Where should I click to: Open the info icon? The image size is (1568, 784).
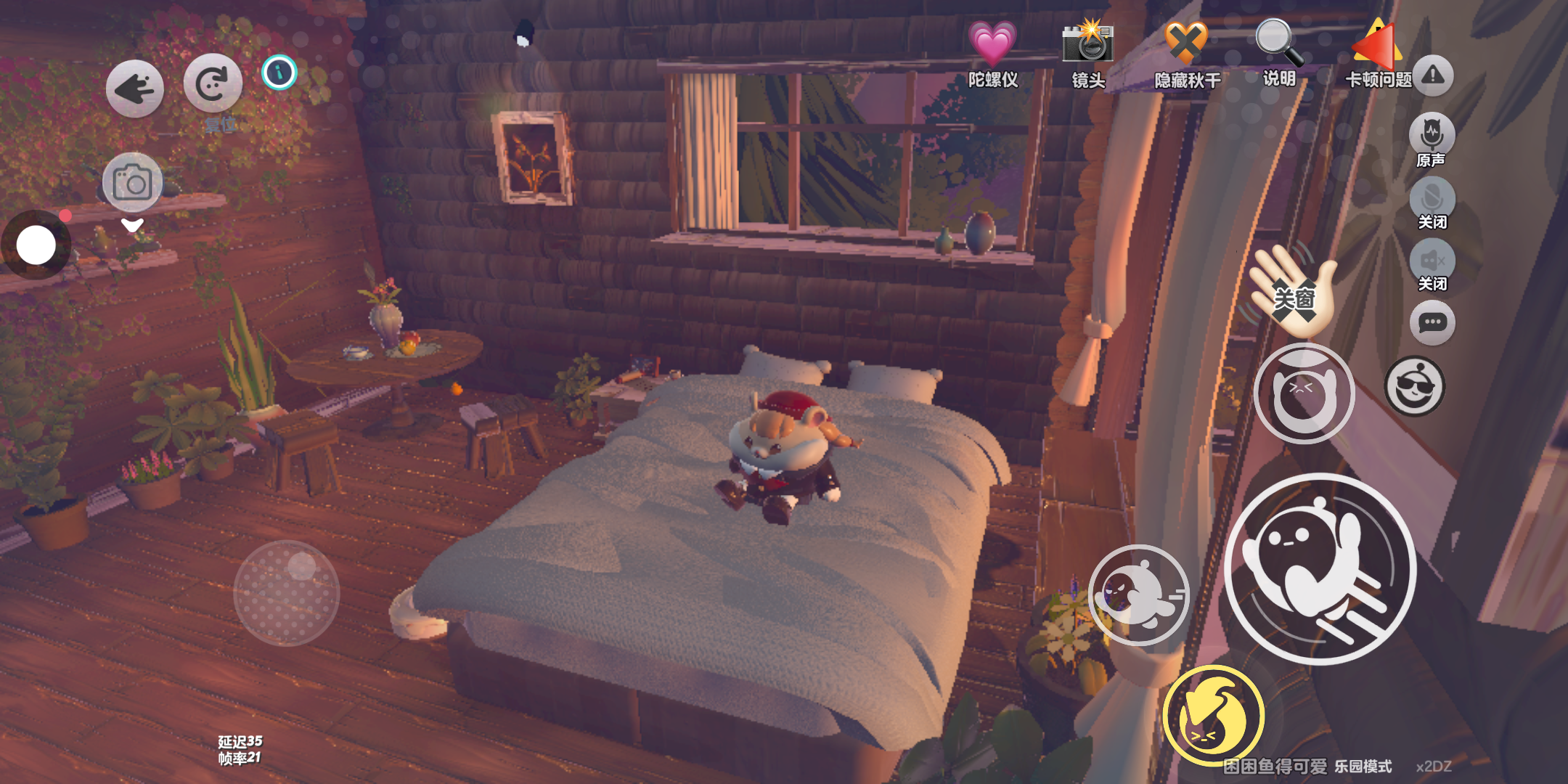coord(279,73)
